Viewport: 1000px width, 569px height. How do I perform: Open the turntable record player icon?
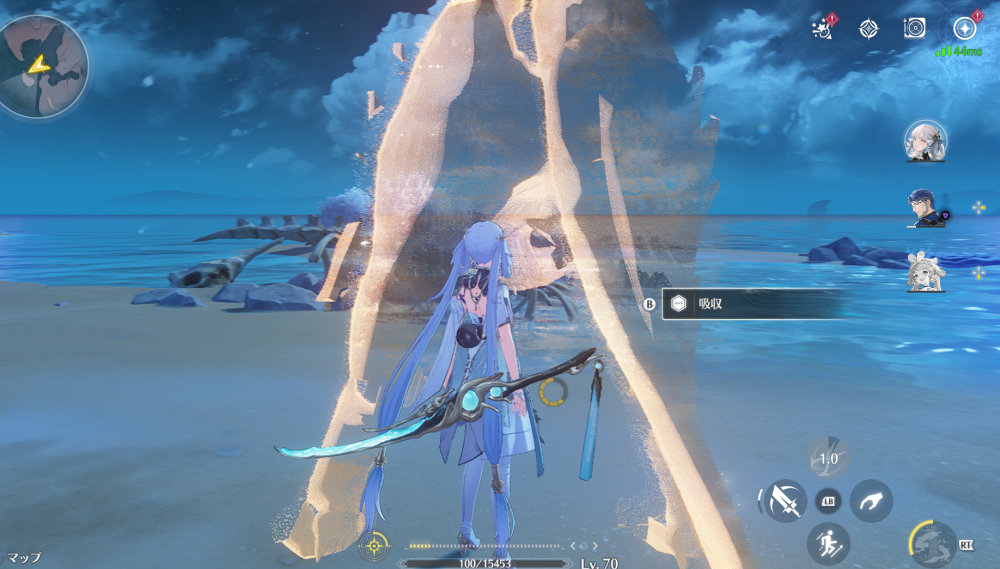(915, 29)
